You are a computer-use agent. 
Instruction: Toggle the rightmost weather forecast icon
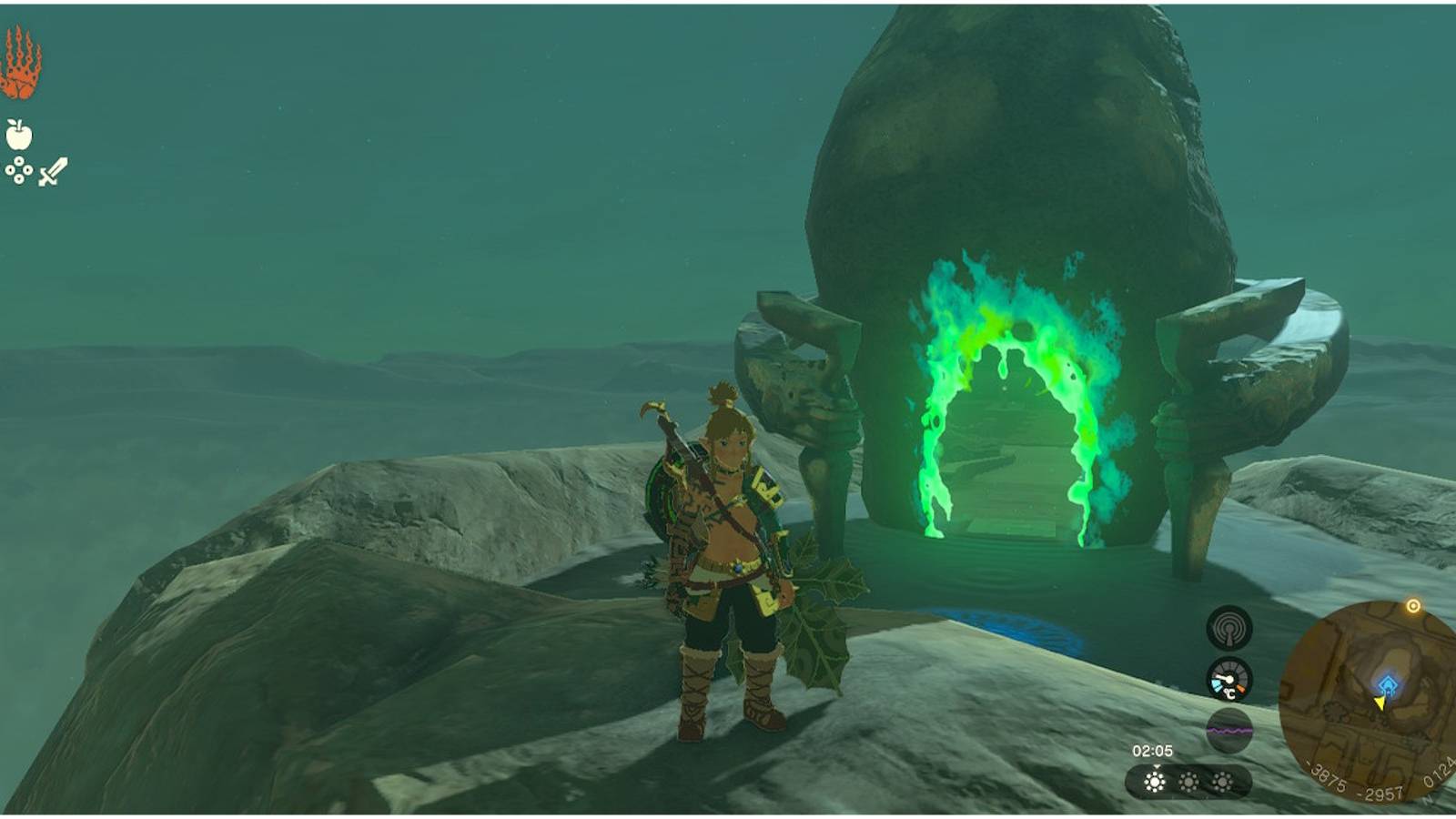click(1223, 782)
